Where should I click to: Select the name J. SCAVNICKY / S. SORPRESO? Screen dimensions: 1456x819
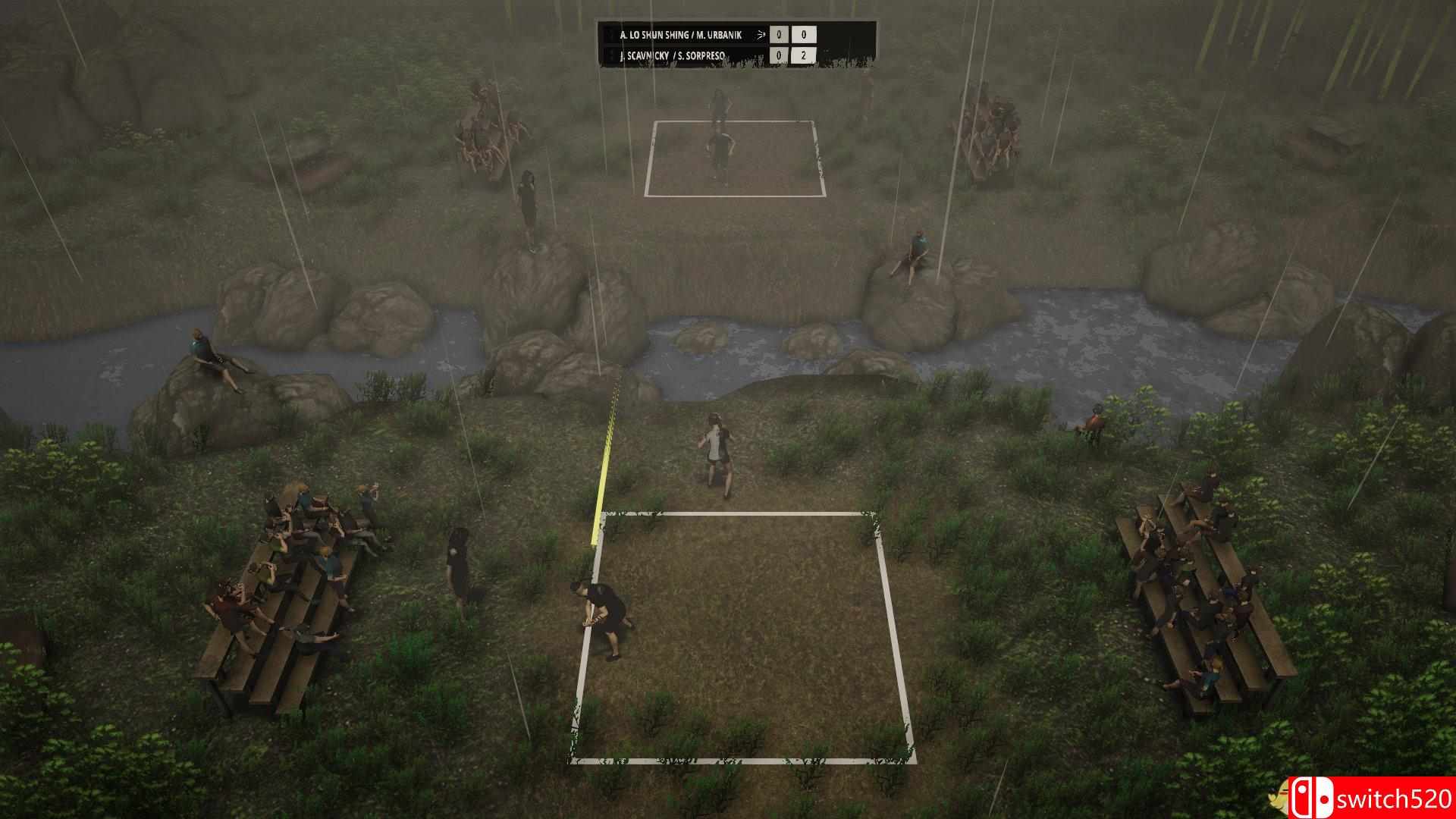point(671,55)
